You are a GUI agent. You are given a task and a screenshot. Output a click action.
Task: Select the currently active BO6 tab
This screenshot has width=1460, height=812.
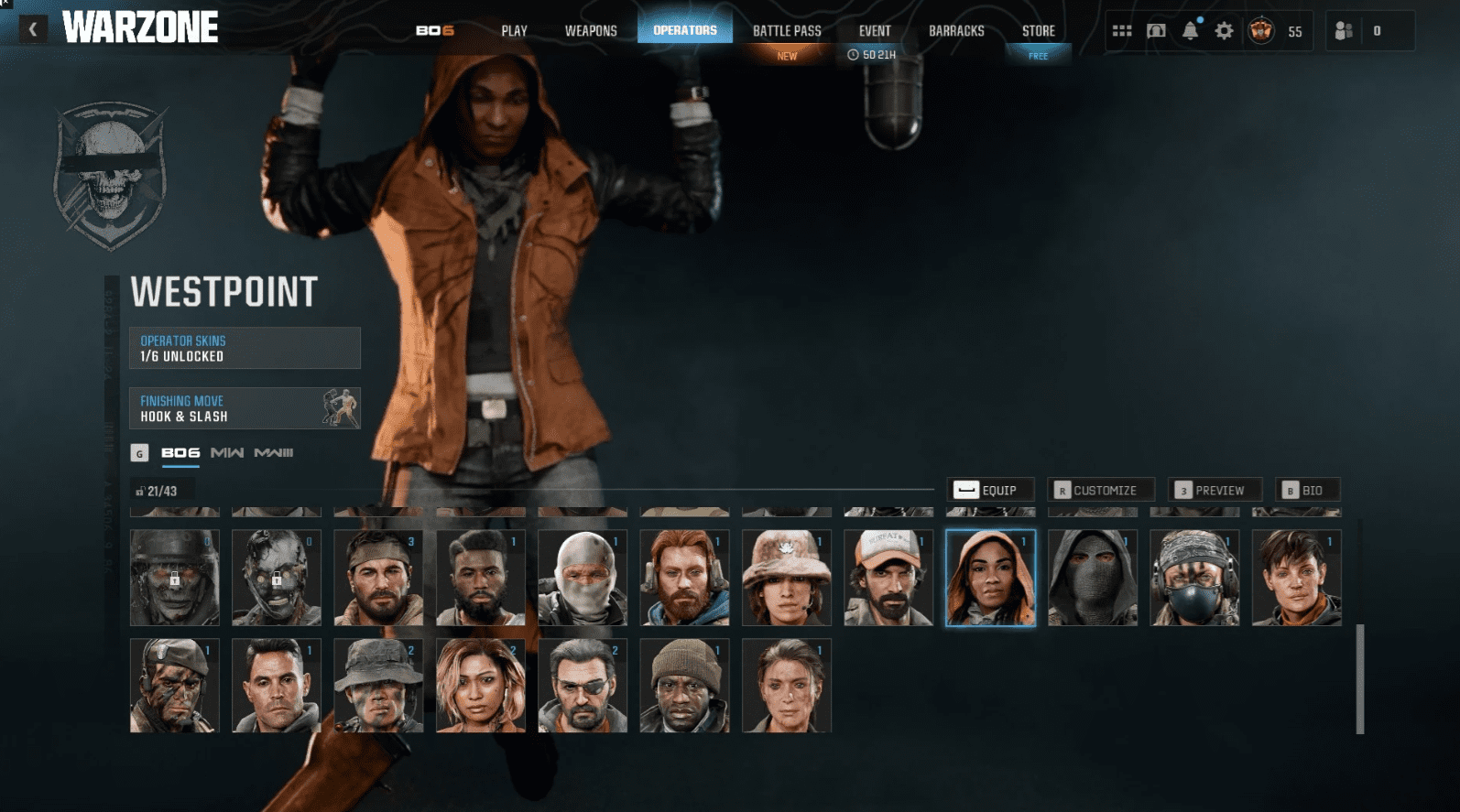click(180, 452)
